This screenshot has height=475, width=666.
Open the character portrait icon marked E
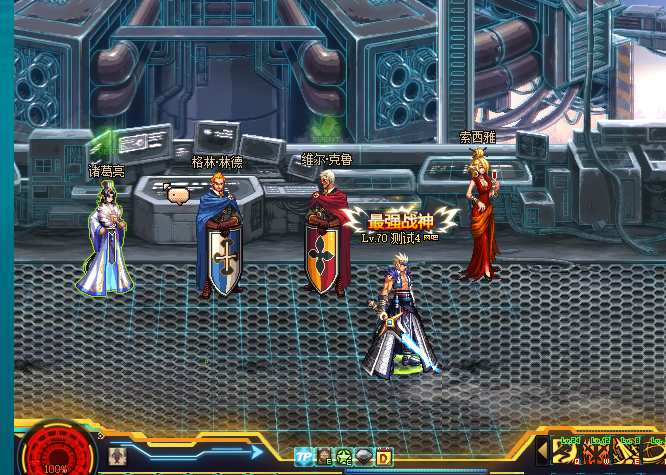point(325,457)
